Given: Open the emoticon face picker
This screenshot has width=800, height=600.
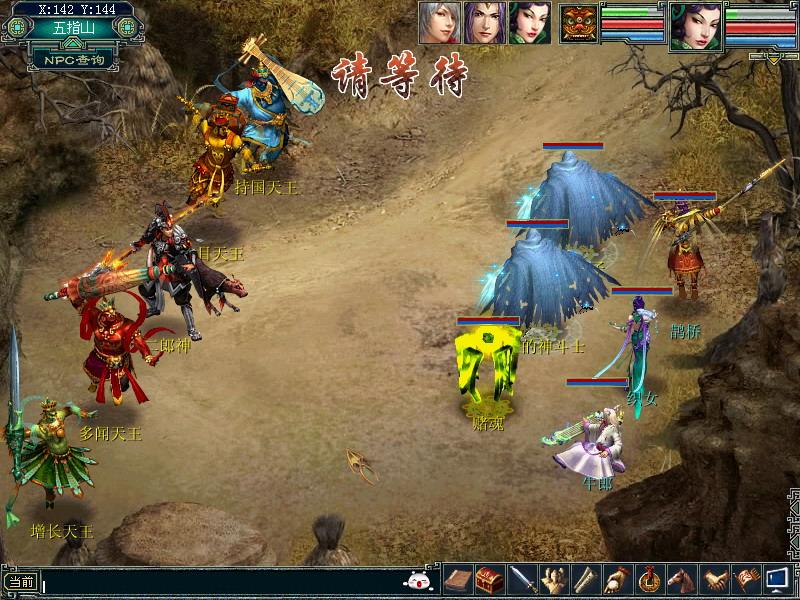Looking at the screenshot, I should point(417,580).
